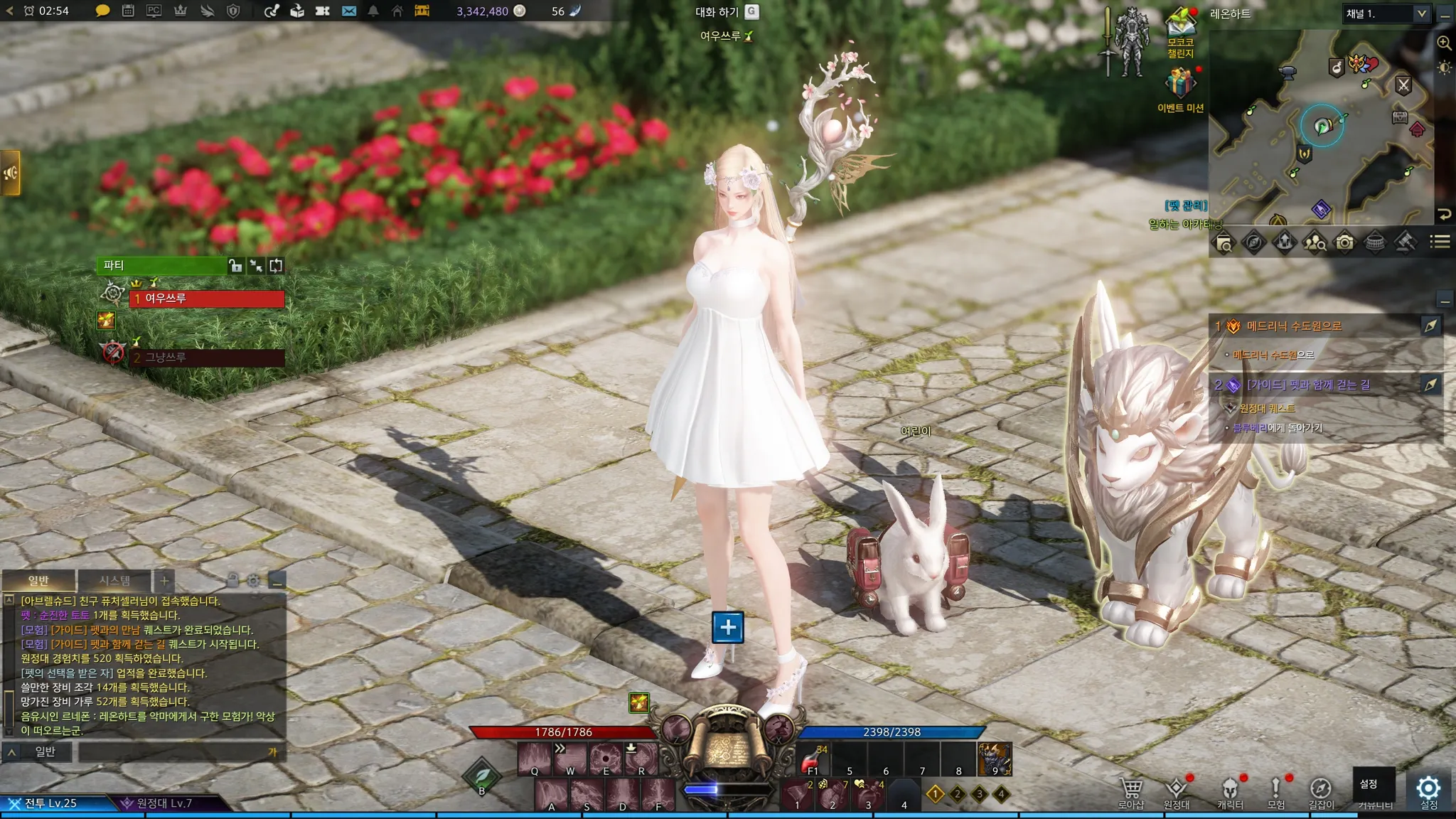Image resolution: width=1456 pixels, height=819 pixels.
Task: Open the Character (캐릭터) menu
Action: click(x=1229, y=789)
